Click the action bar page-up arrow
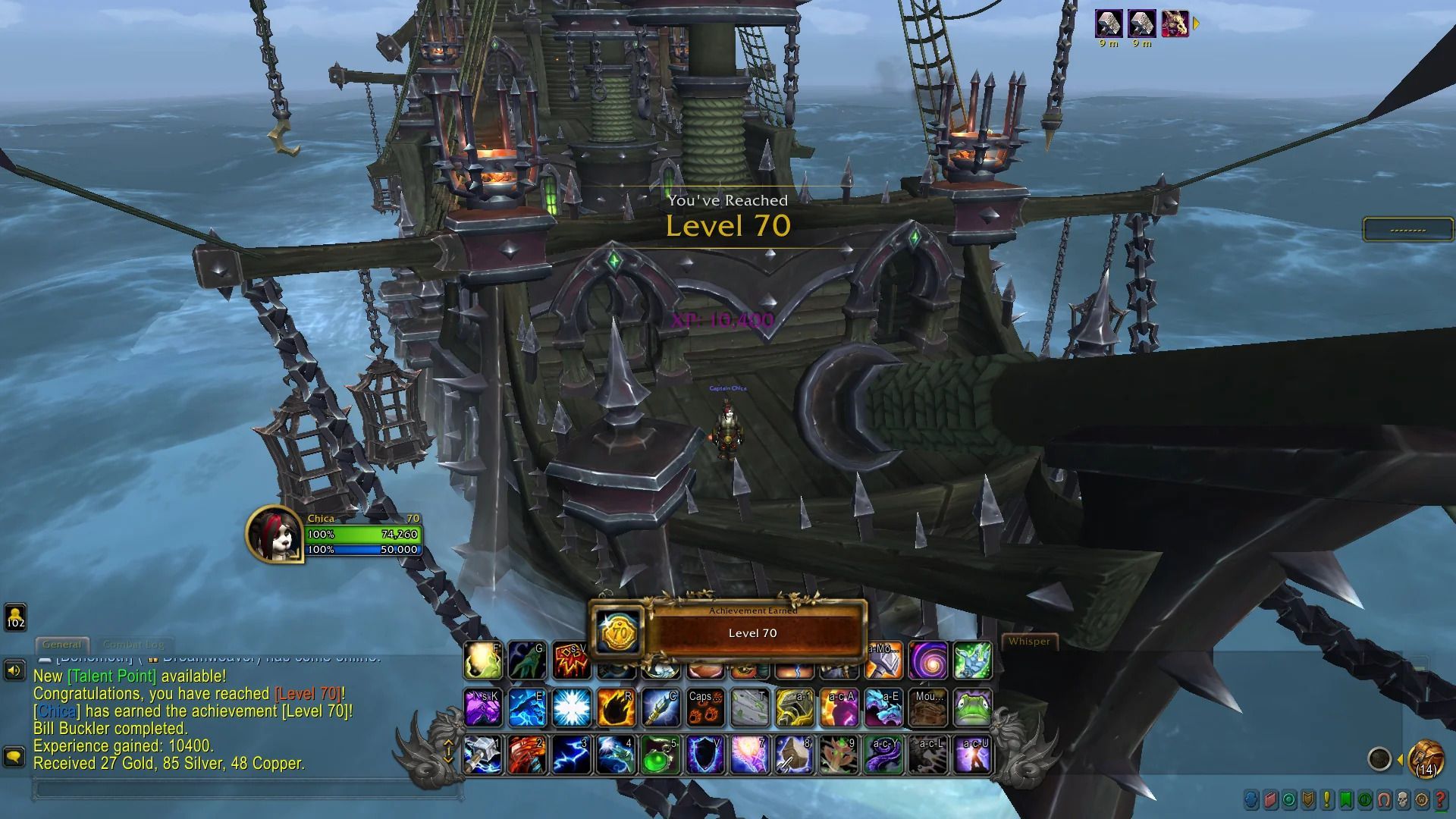 click(x=450, y=741)
